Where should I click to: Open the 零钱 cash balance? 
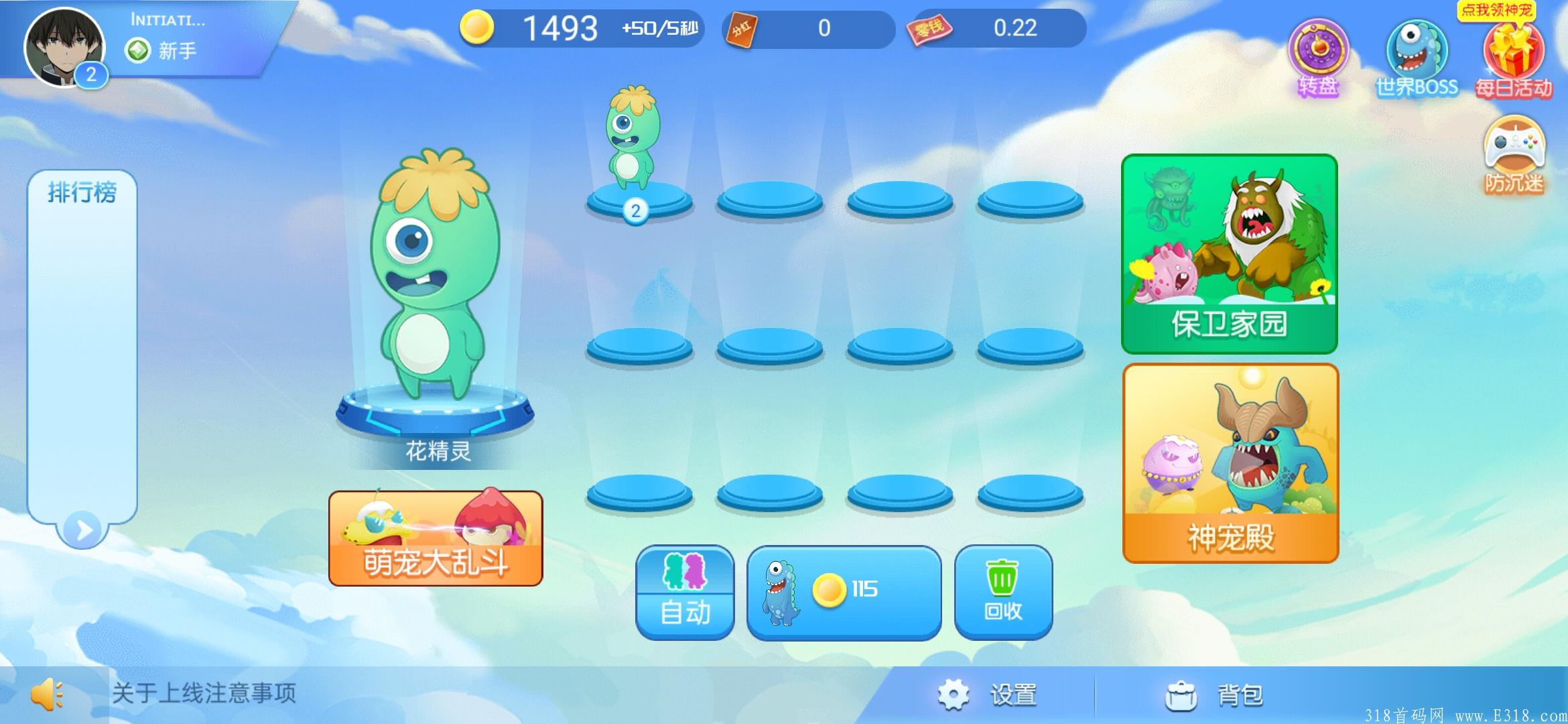pyautogui.click(x=998, y=29)
